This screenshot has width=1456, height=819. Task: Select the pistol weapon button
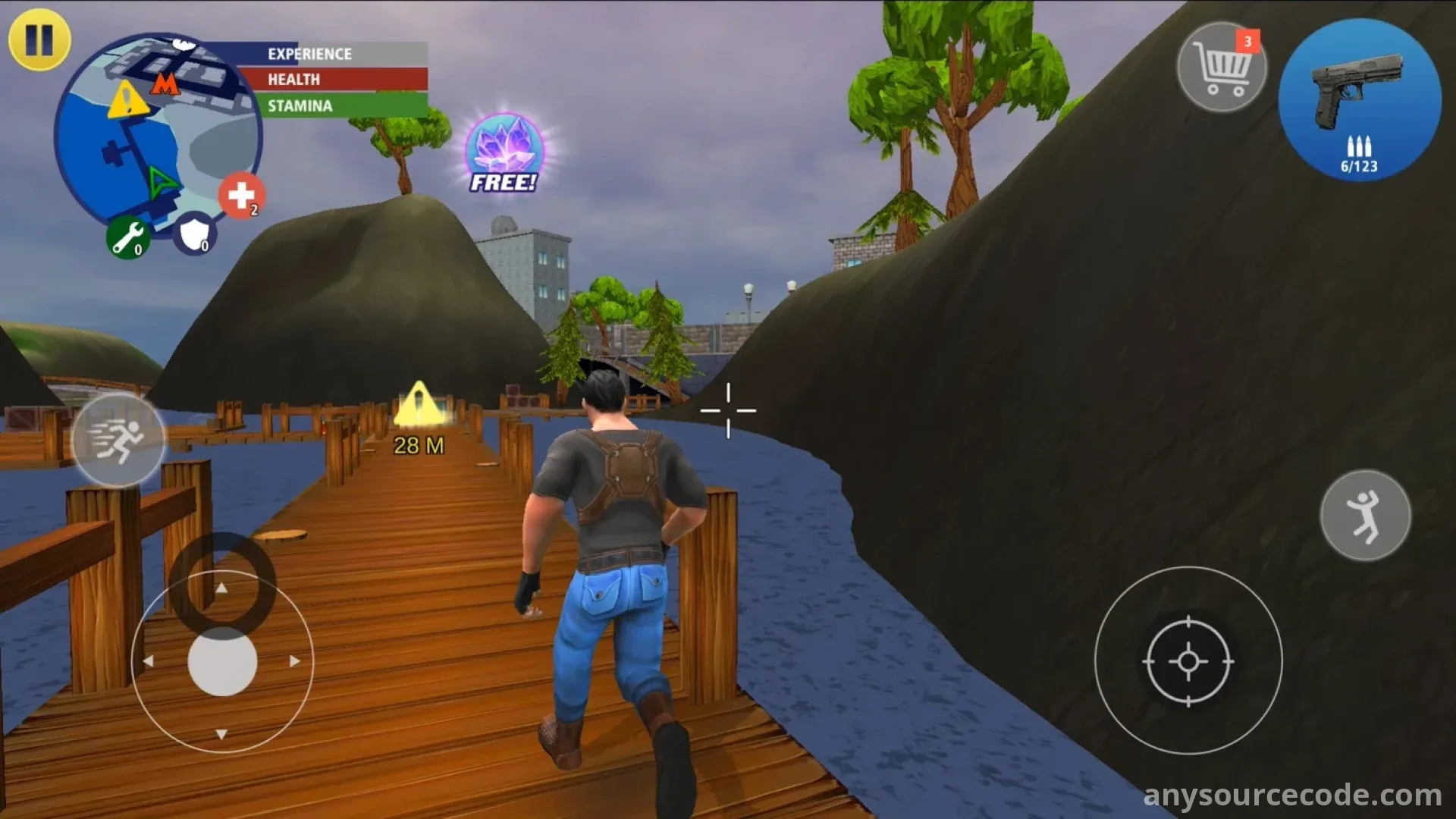(x=1360, y=100)
